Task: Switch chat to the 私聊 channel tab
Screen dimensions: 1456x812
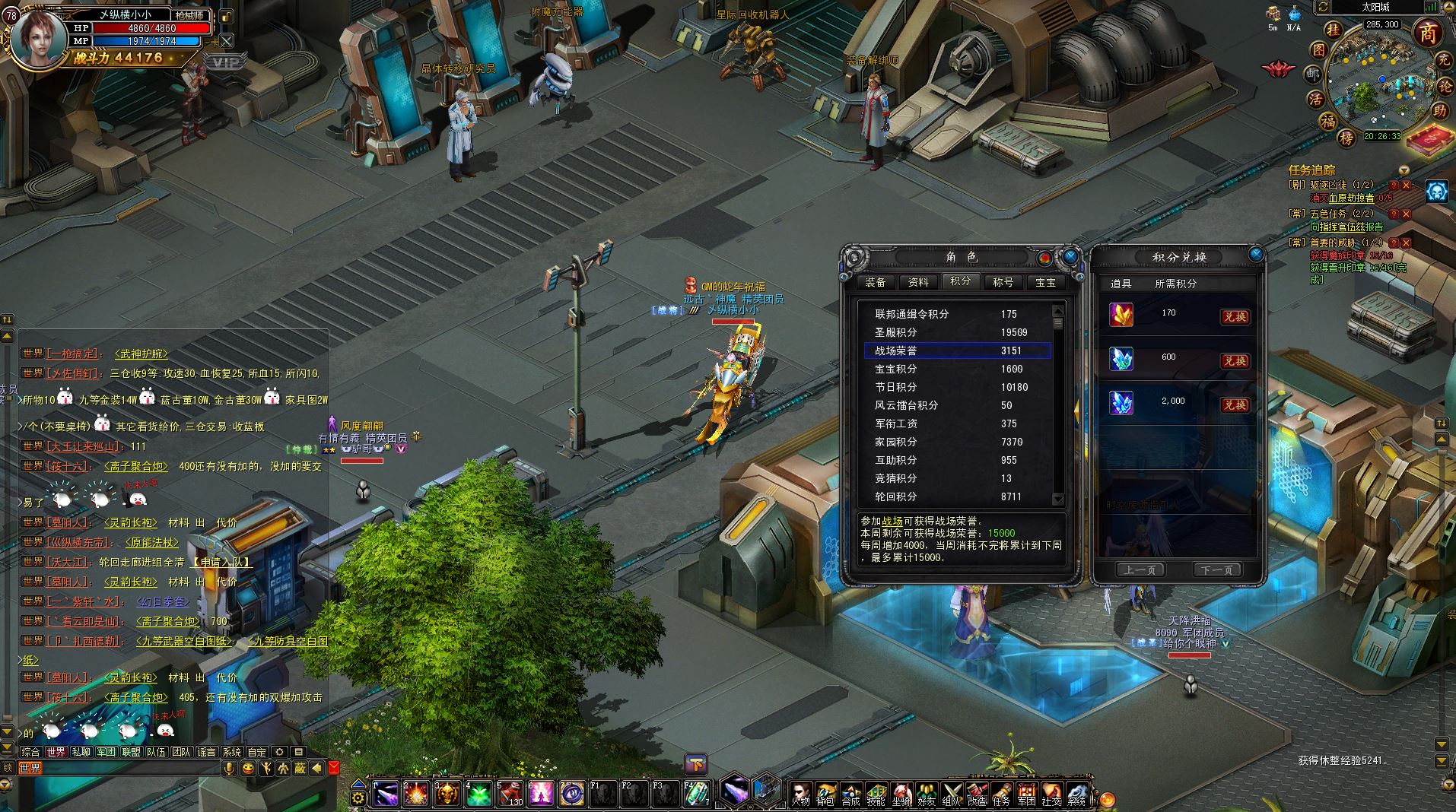Action: (x=81, y=752)
